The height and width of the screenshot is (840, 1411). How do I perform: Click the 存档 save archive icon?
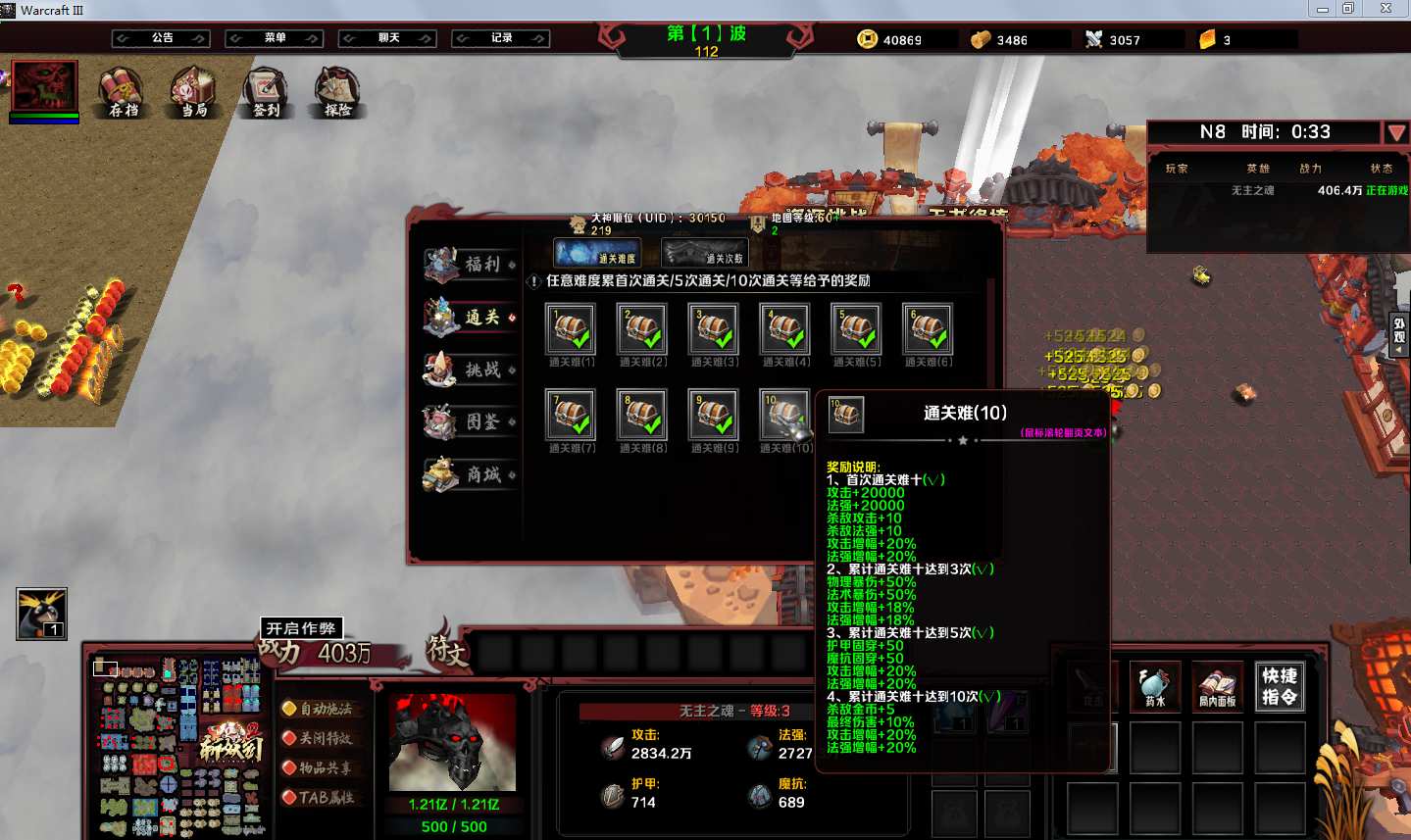tap(123, 91)
